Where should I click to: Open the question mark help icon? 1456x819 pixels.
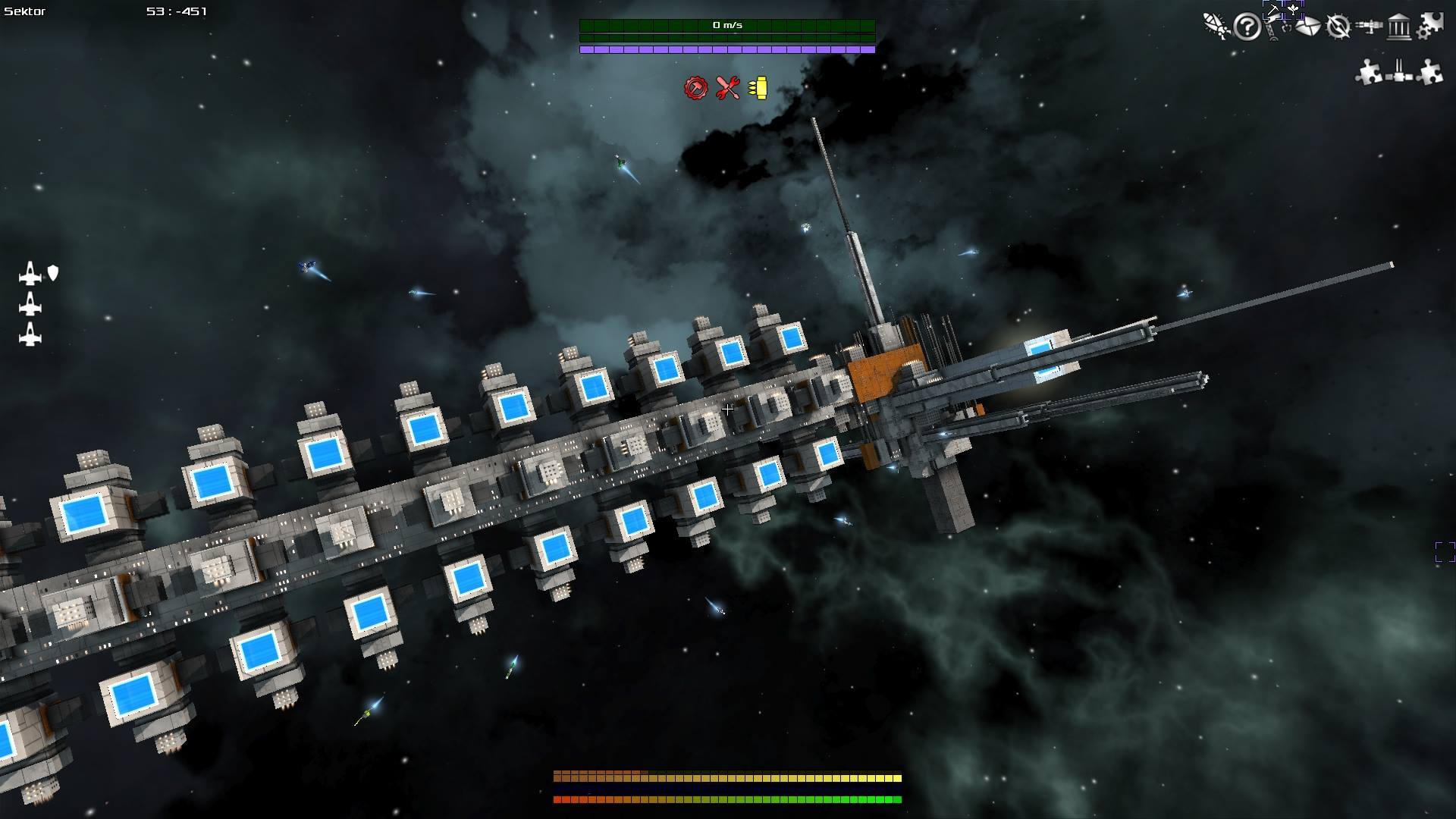[1247, 27]
